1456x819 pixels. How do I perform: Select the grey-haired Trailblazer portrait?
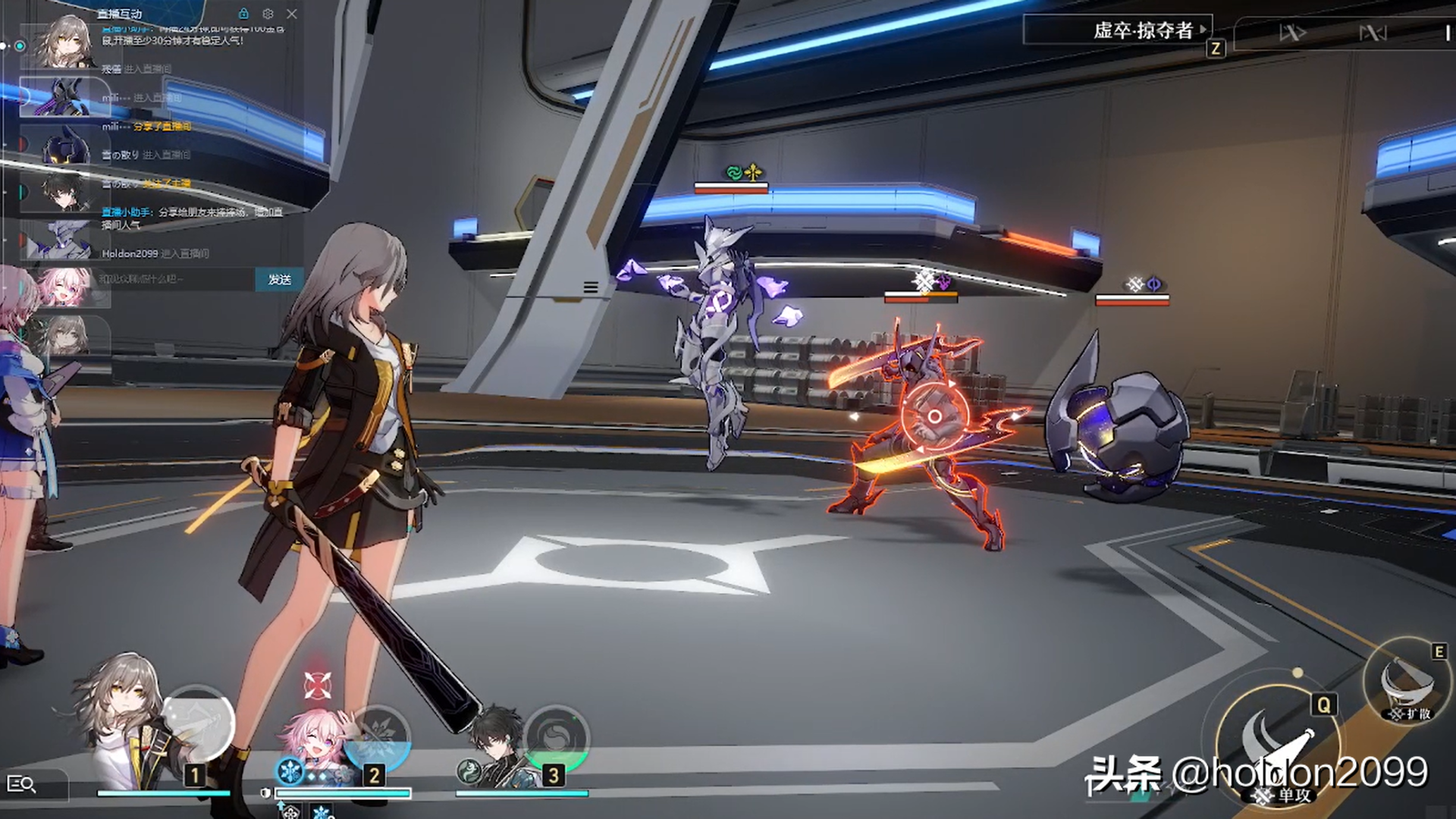(x=125, y=720)
